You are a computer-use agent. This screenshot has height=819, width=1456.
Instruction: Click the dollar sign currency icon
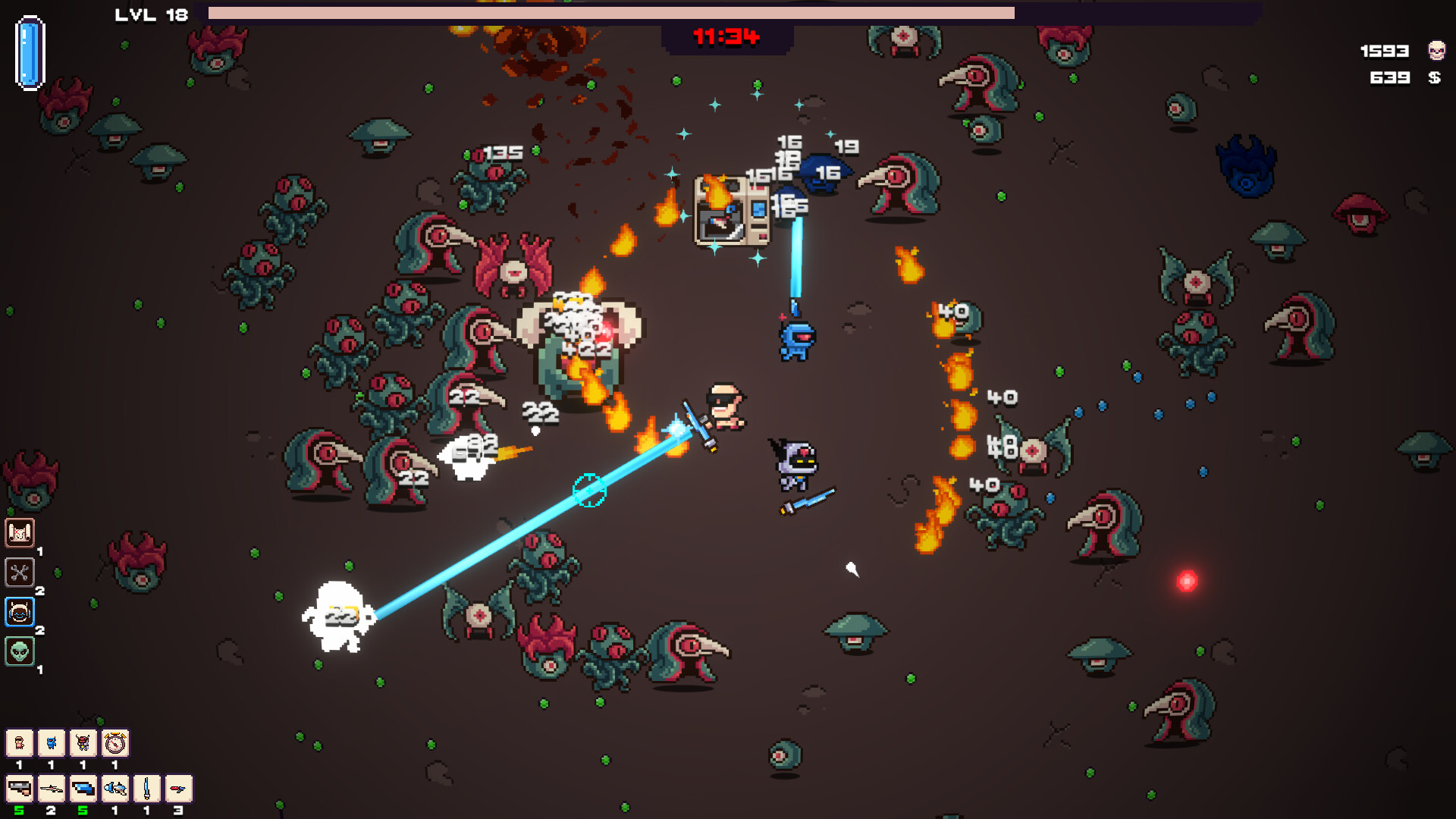1436,76
